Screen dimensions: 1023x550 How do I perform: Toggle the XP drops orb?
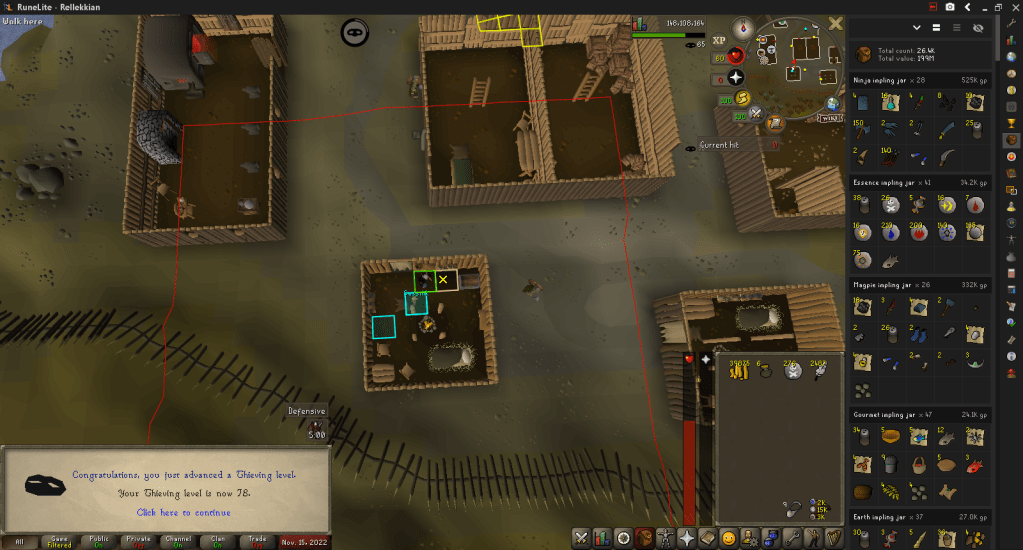pyautogui.click(x=718, y=40)
